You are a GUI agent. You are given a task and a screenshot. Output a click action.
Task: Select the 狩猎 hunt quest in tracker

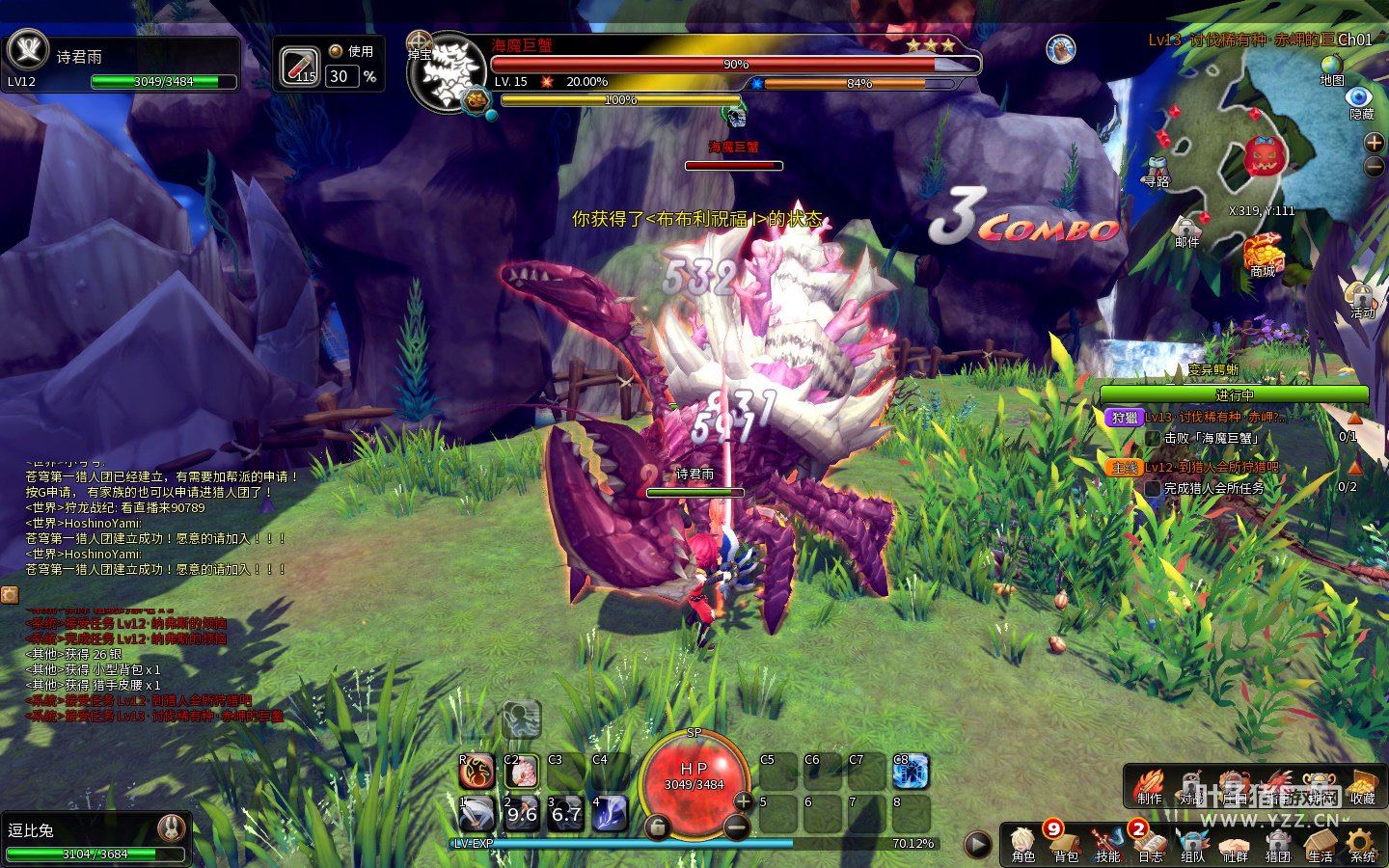click(1125, 418)
